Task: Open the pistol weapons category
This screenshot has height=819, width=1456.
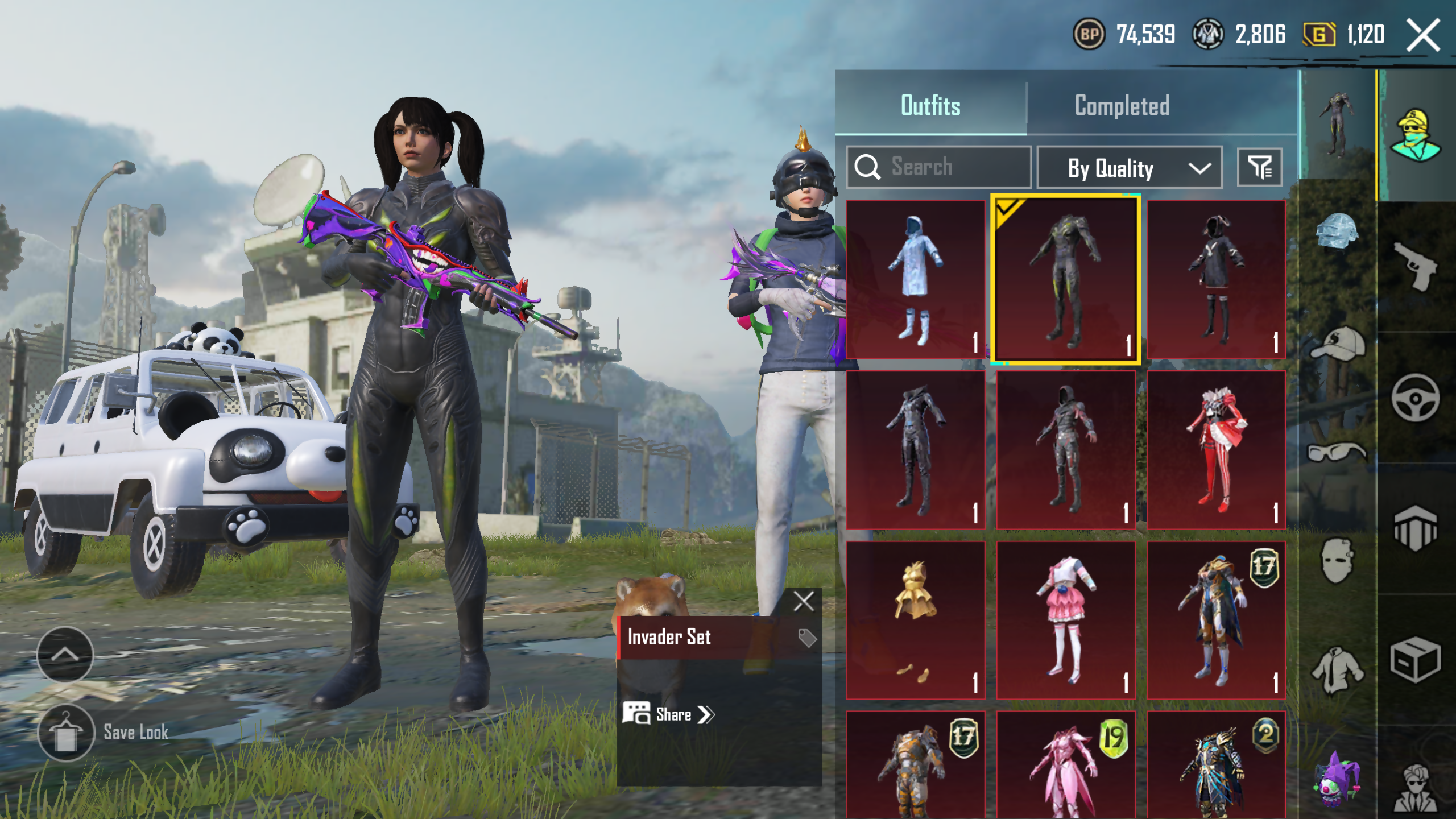Action: pos(1416,265)
